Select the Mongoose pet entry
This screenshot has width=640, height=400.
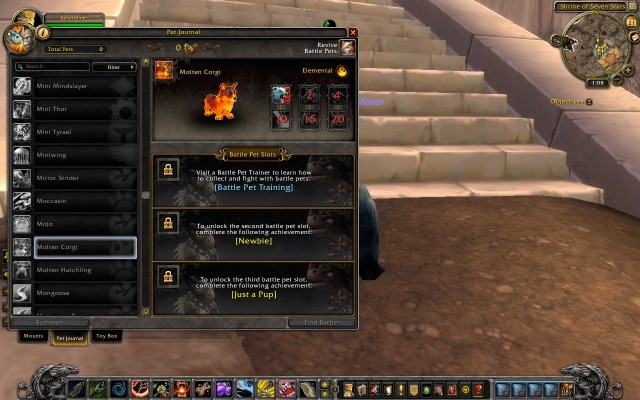(x=74, y=292)
